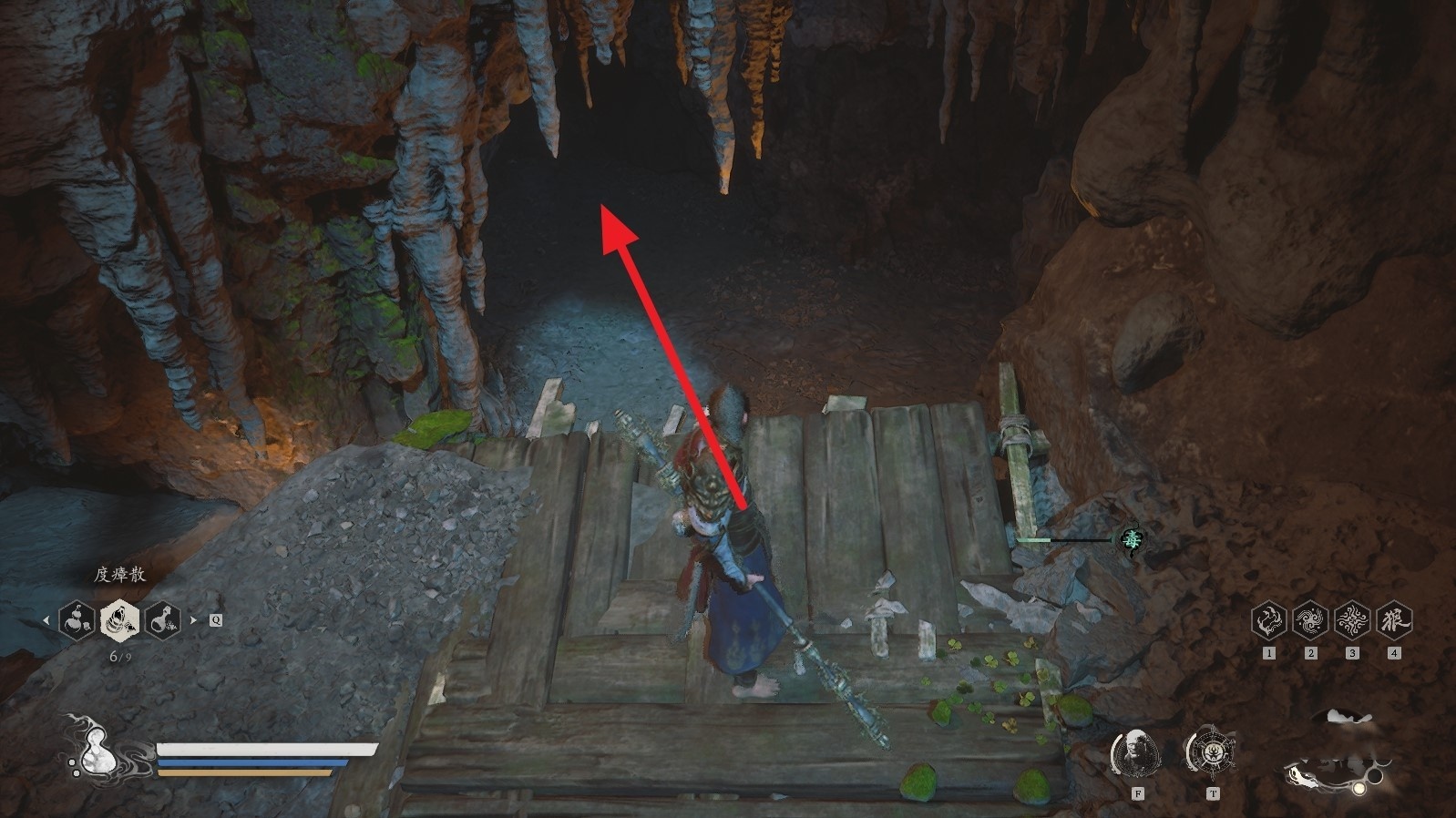The image size is (1456, 818).
Task: Cycle quick items with the right arrow
Action: coord(193,620)
